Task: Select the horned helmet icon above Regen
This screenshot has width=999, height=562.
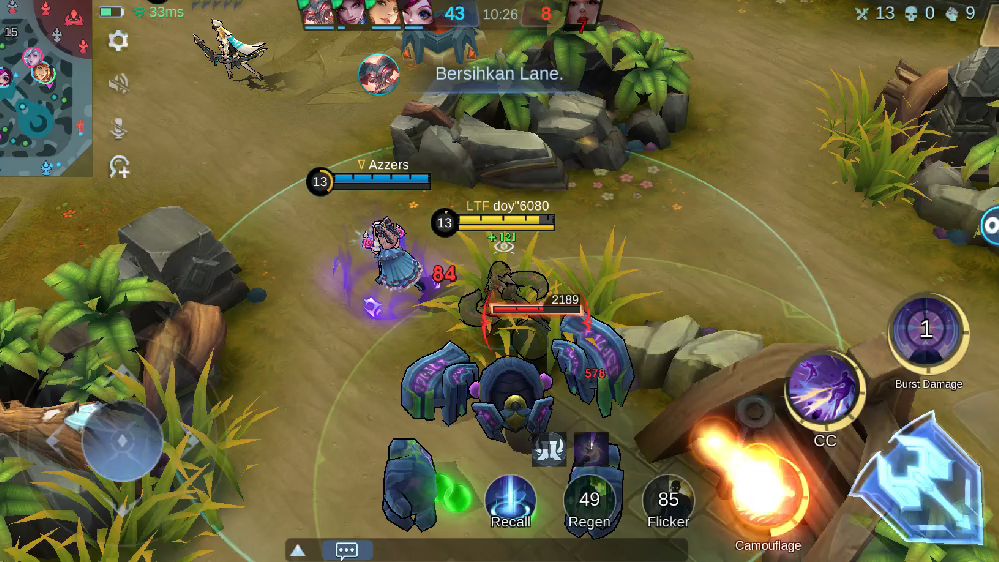Action: pyautogui.click(x=549, y=449)
